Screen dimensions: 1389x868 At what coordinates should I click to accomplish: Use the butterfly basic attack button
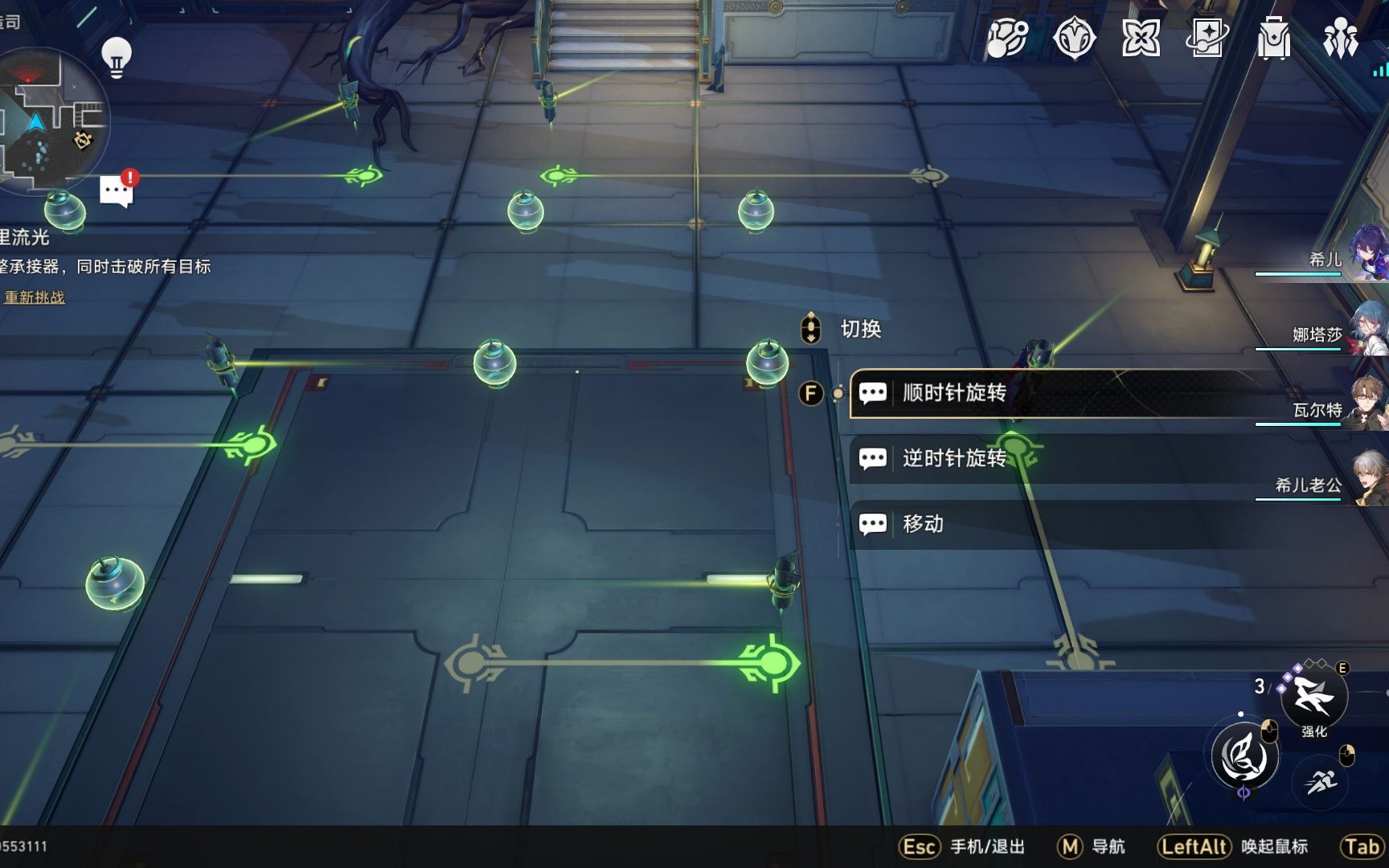(1244, 755)
